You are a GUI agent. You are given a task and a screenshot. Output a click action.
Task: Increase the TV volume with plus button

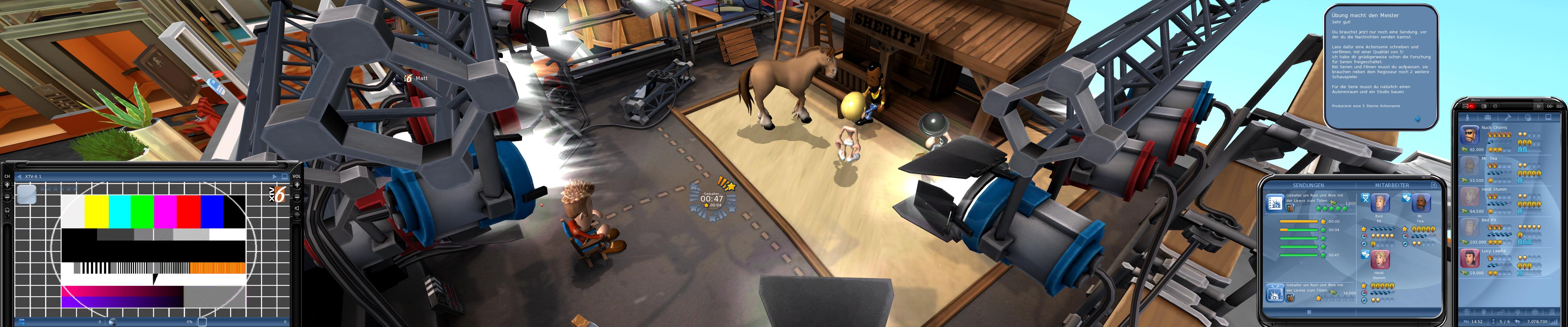pos(297,185)
